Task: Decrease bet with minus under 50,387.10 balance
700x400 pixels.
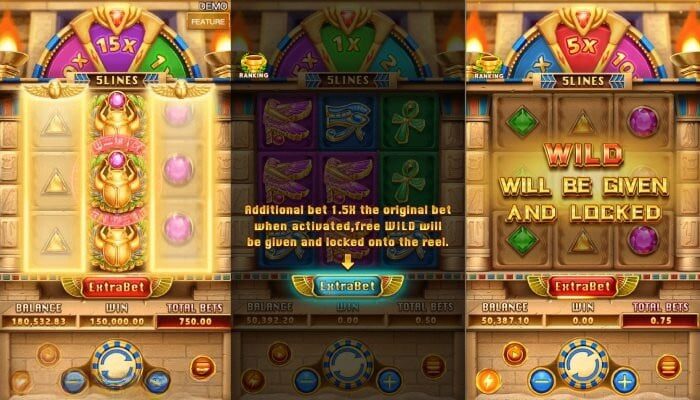Action: pos(540,380)
